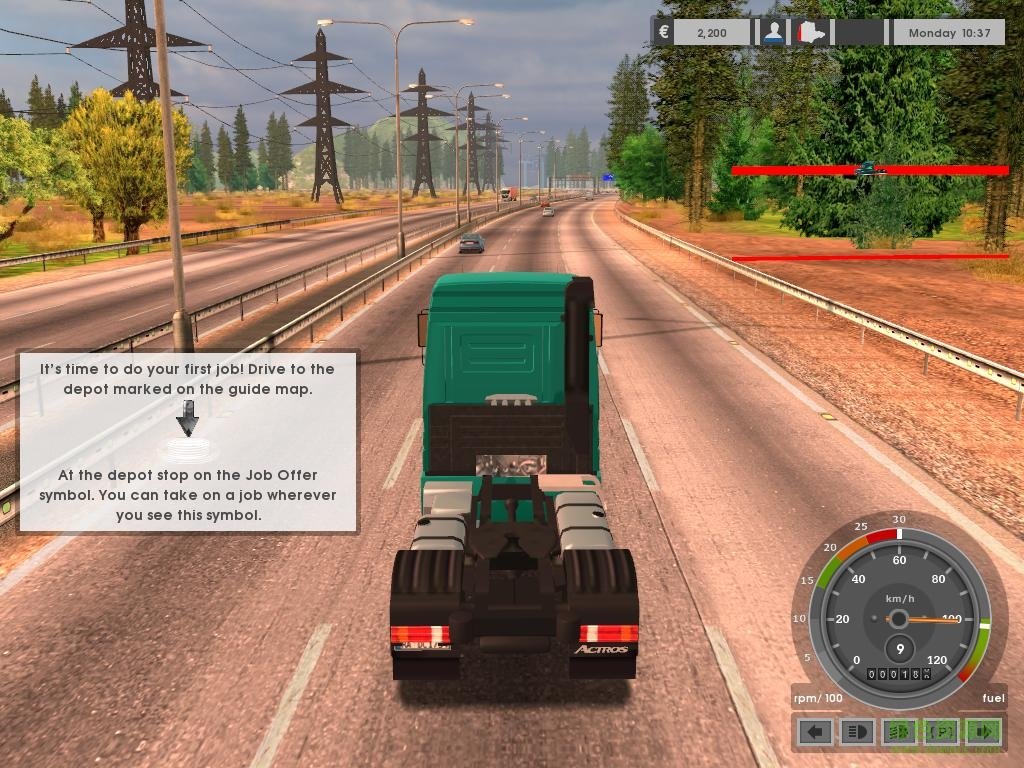Toggle the high beam lights indicator
Image resolution: width=1024 pixels, height=768 pixels.
coord(899,732)
